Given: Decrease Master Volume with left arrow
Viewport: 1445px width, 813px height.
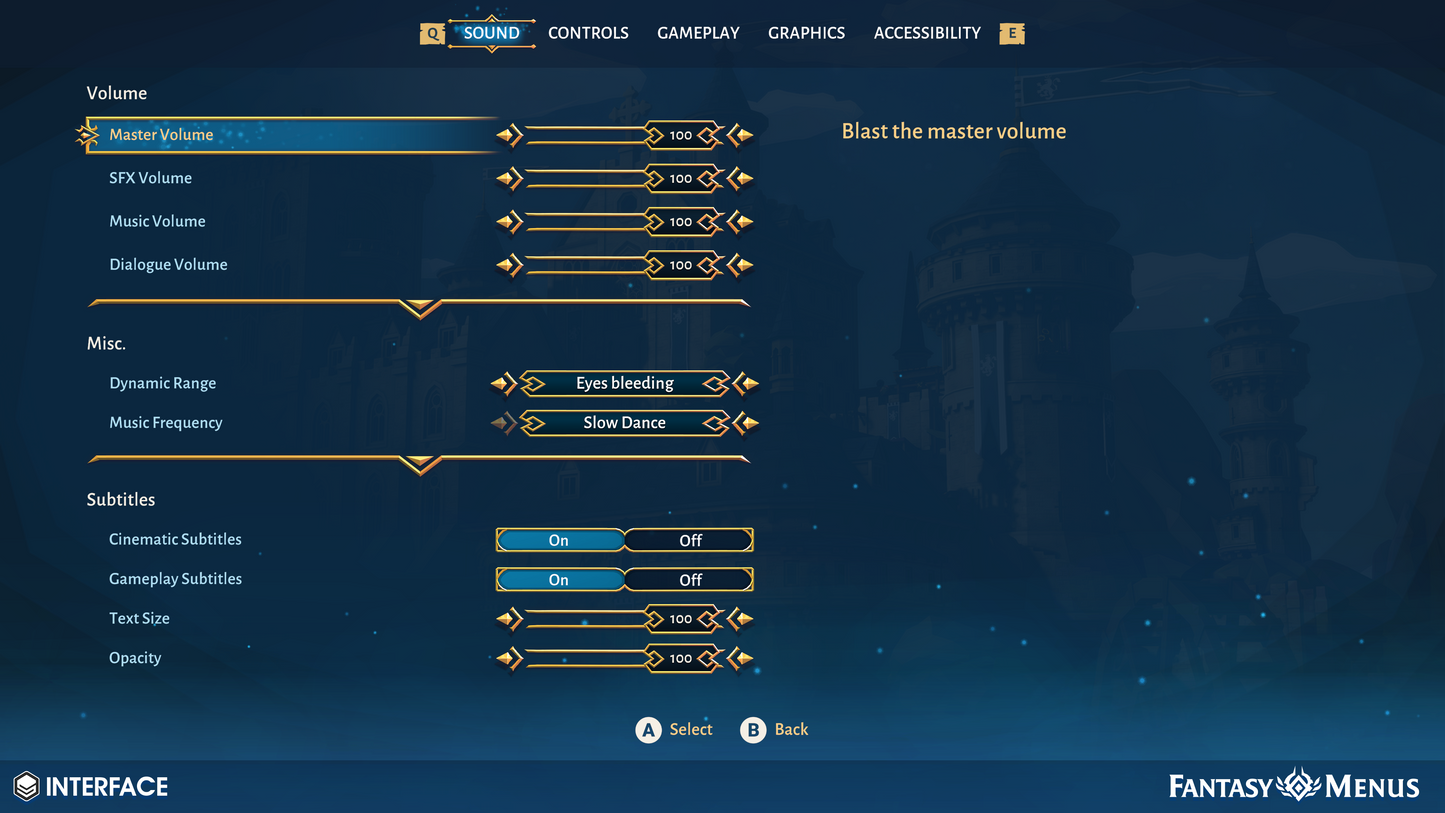Looking at the screenshot, I should click(x=509, y=135).
